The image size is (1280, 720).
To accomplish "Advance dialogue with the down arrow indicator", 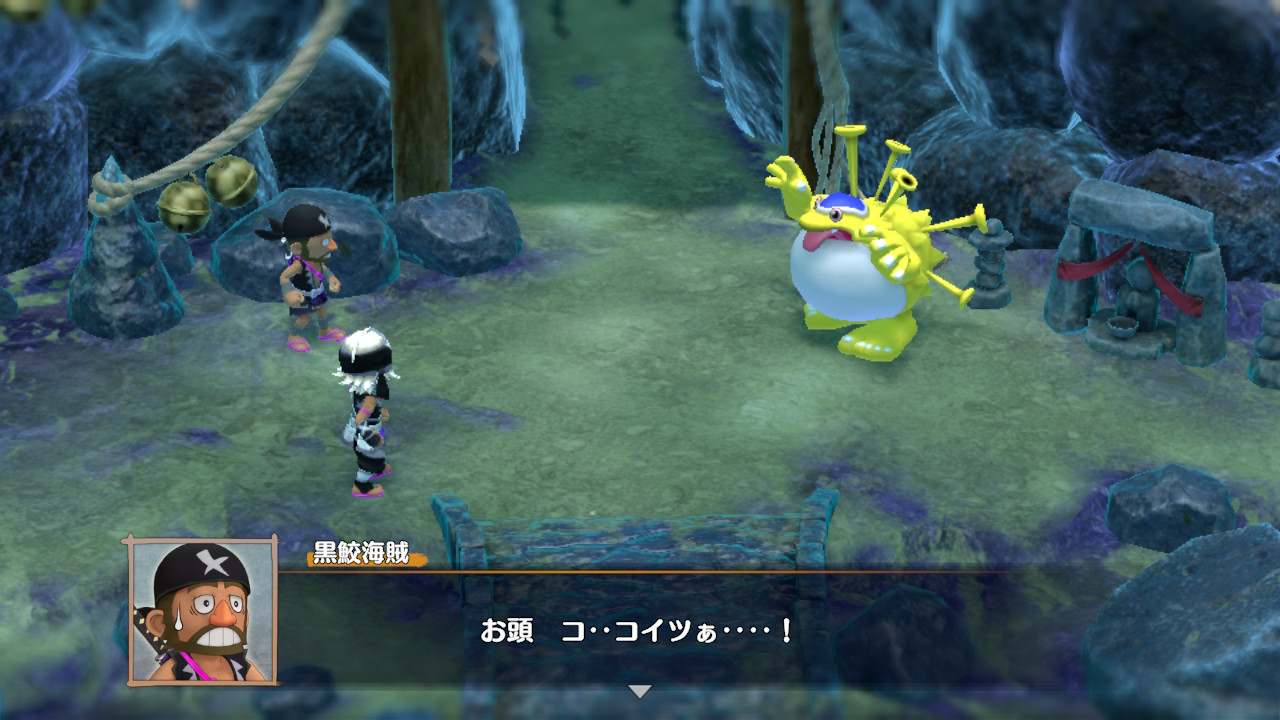I will [x=639, y=691].
